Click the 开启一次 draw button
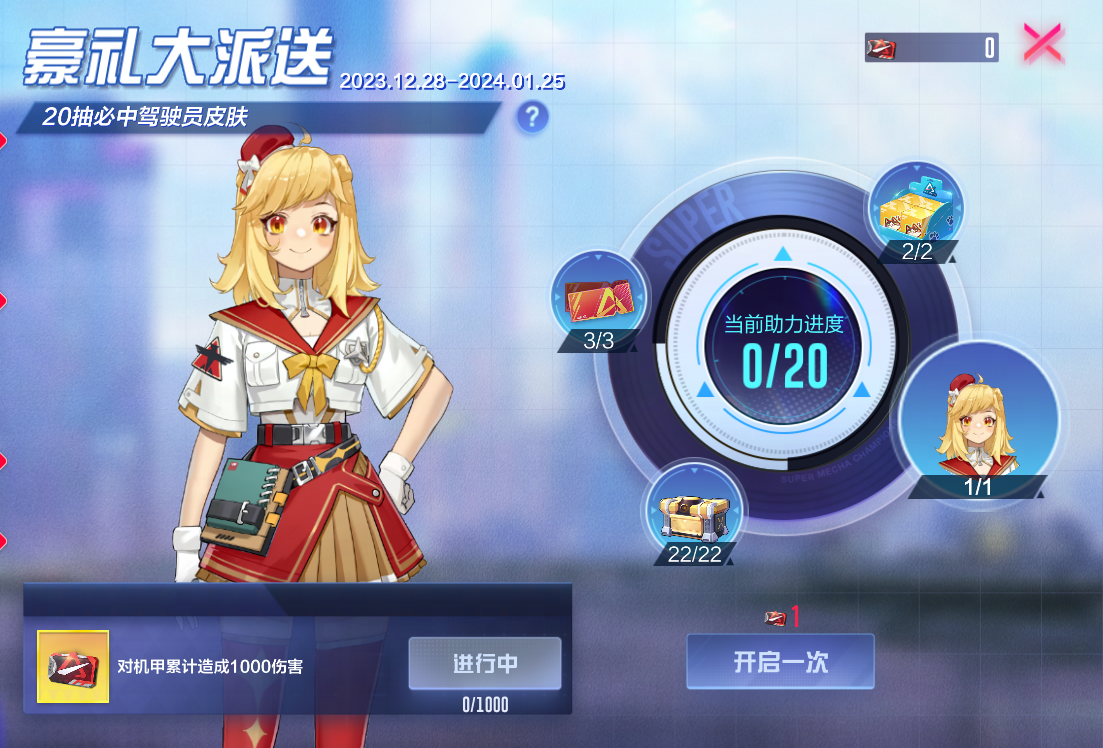The height and width of the screenshot is (748, 1103). click(x=780, y=661)
